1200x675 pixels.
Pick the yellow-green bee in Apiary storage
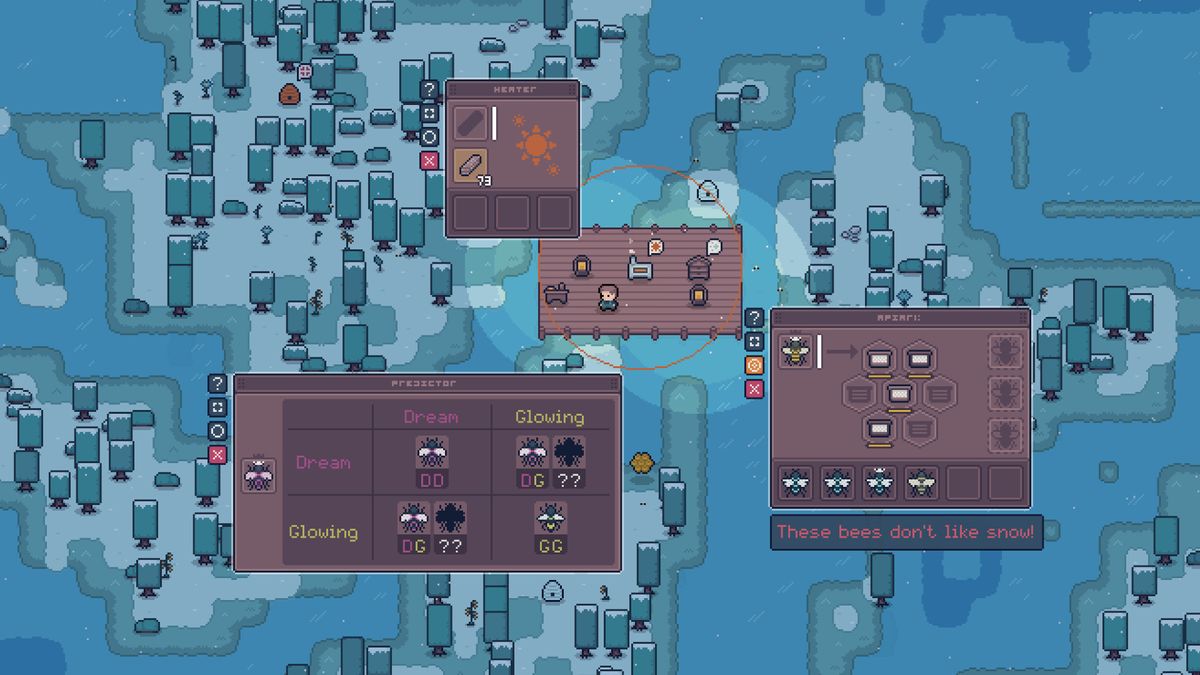(x=920, y=483)
